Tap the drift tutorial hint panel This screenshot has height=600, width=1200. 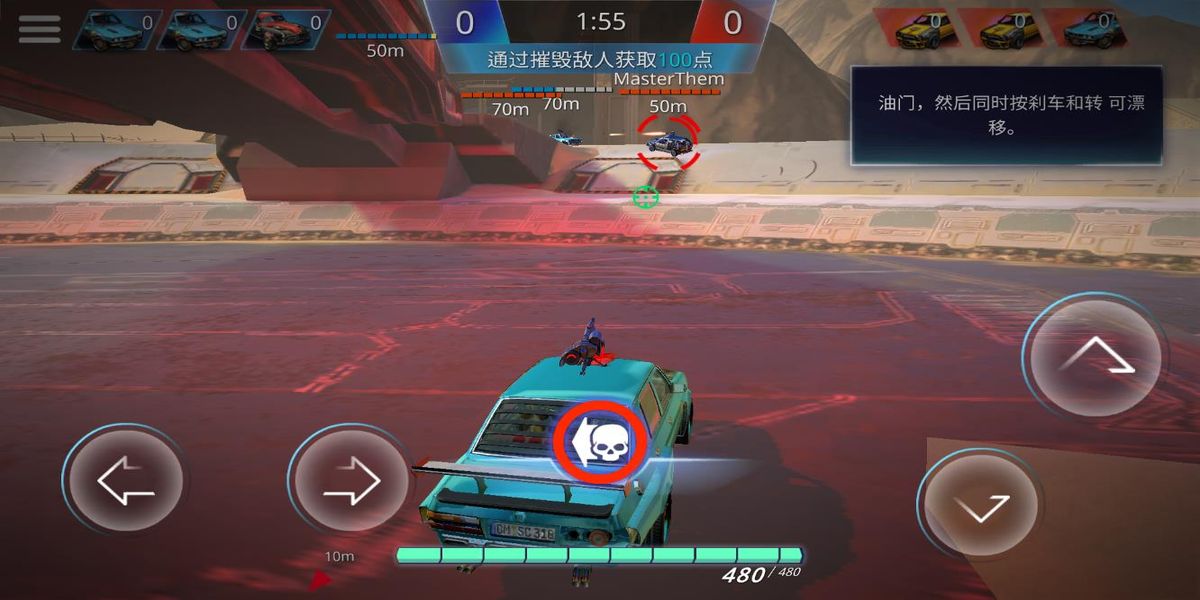(1006, 115)
